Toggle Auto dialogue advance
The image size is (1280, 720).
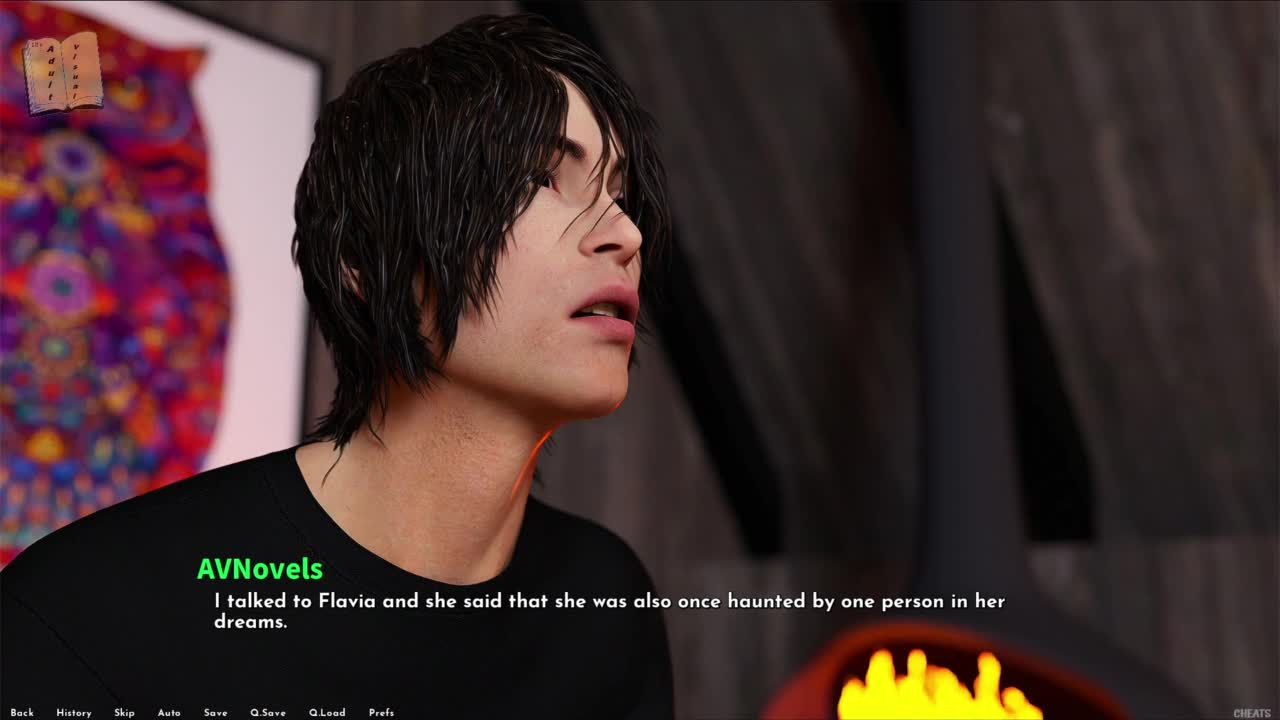tap(169, 713)
